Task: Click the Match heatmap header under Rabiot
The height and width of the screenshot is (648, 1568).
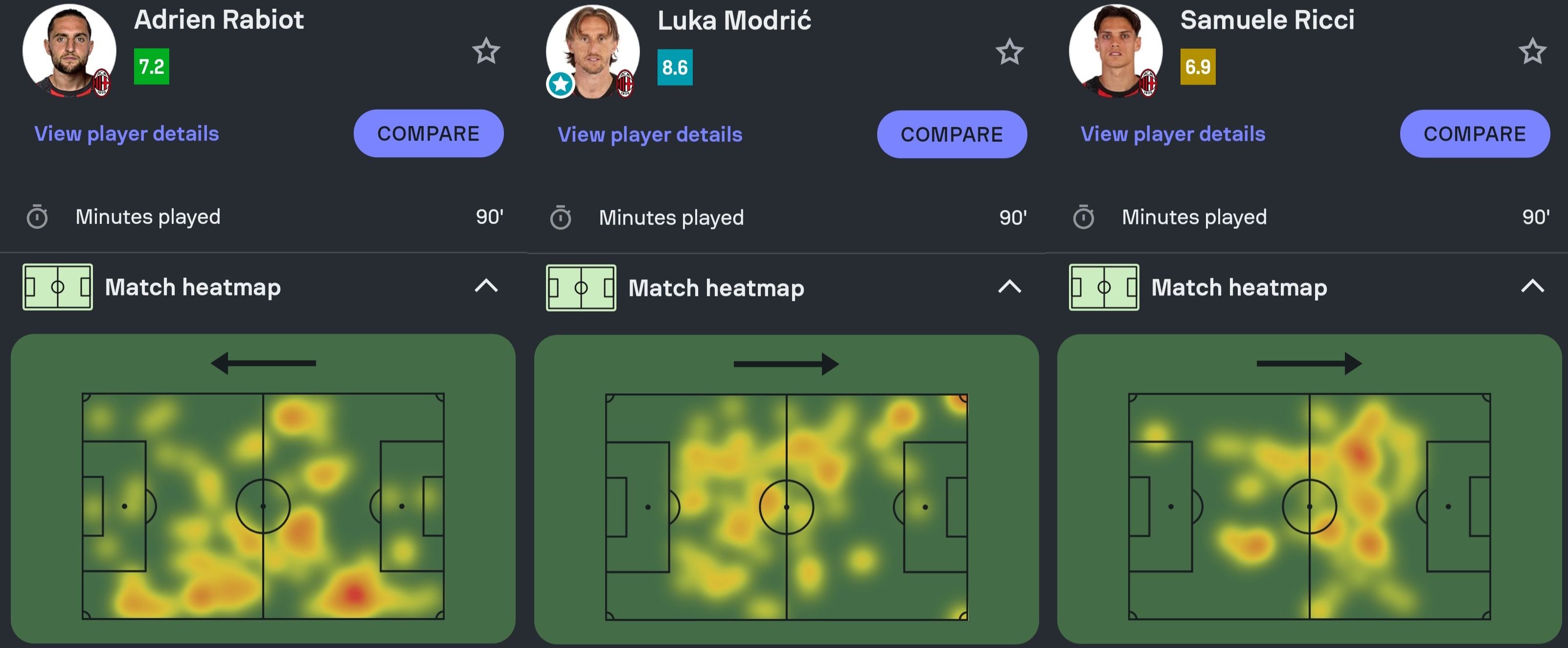Action: coord(193,287)
